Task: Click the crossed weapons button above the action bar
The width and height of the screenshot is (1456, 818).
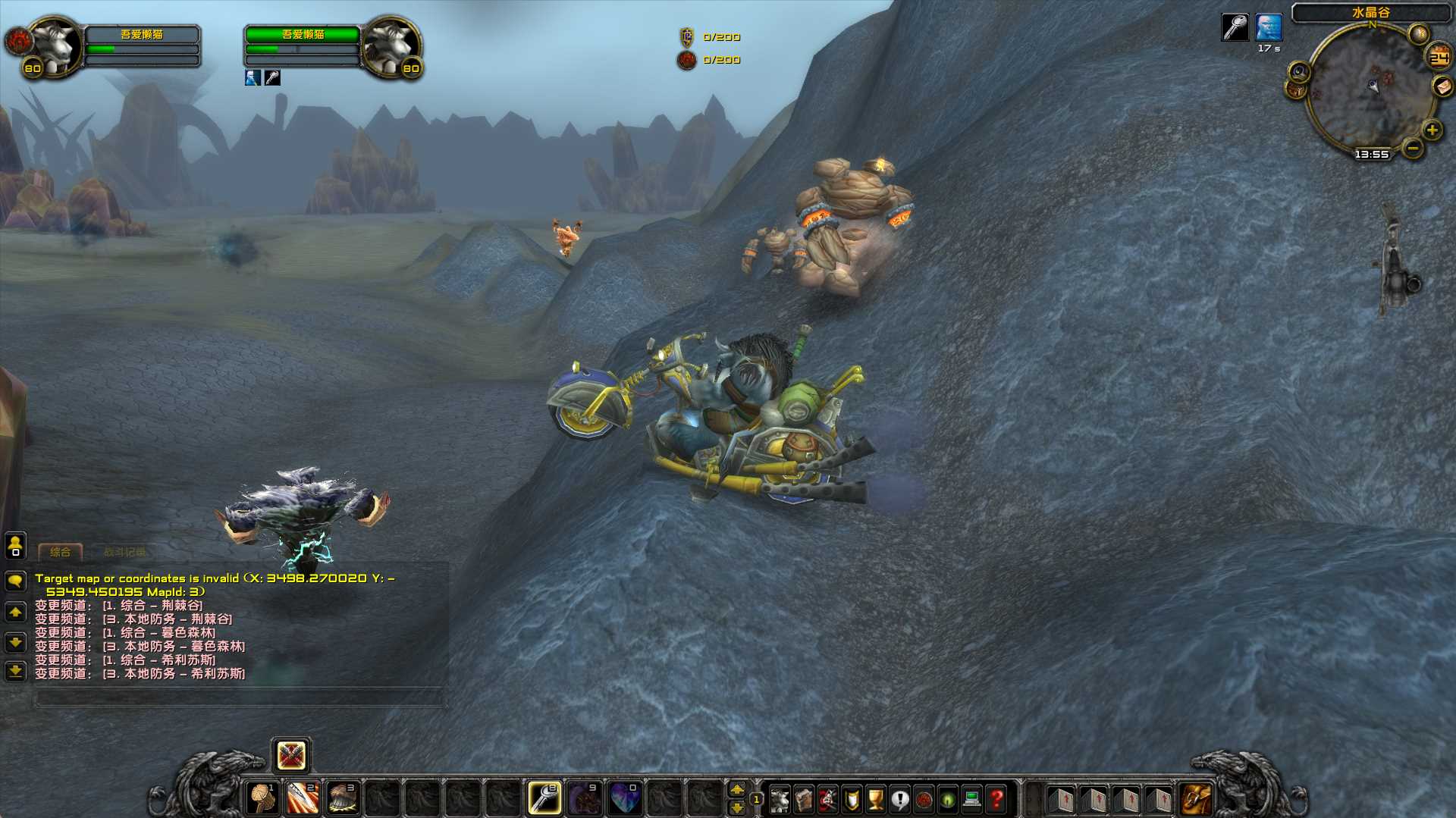Action: [291, 755]
